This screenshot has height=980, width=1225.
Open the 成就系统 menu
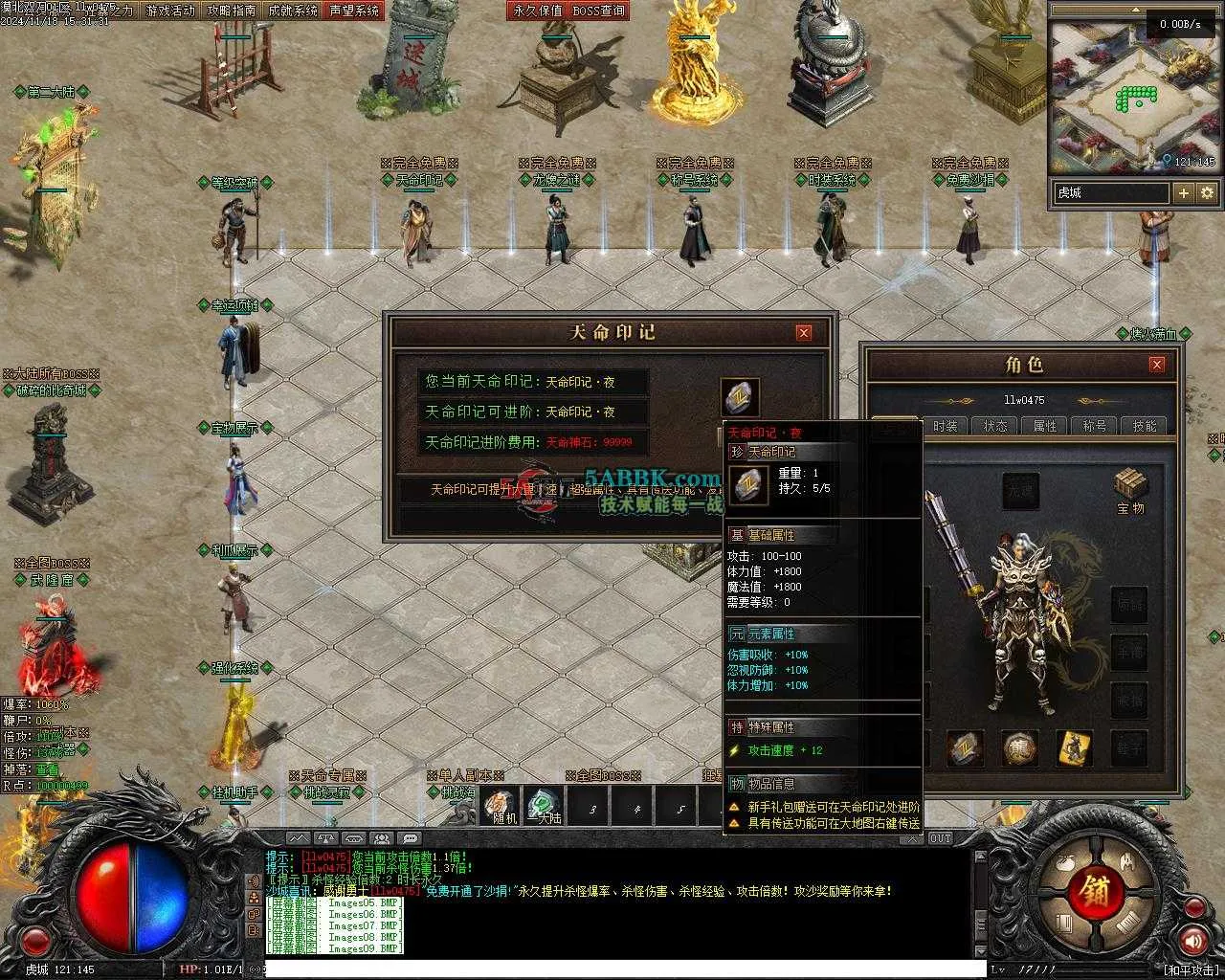[293, 11]
